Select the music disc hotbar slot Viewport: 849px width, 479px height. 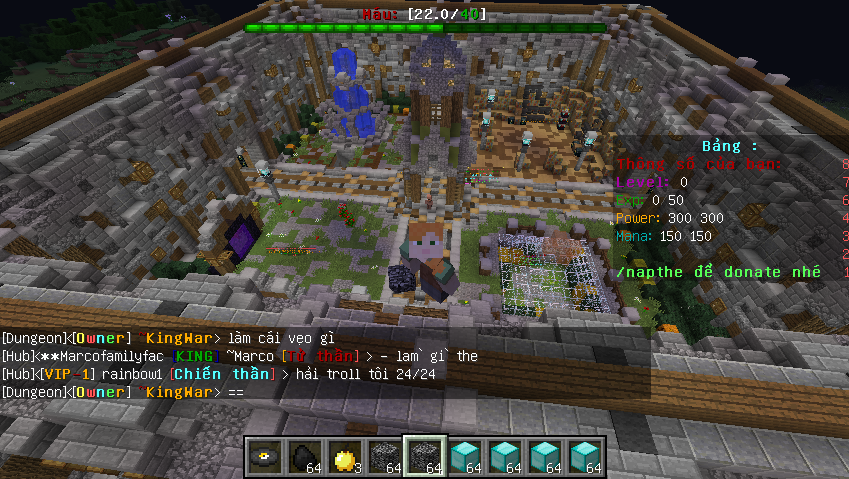point(265,456)
